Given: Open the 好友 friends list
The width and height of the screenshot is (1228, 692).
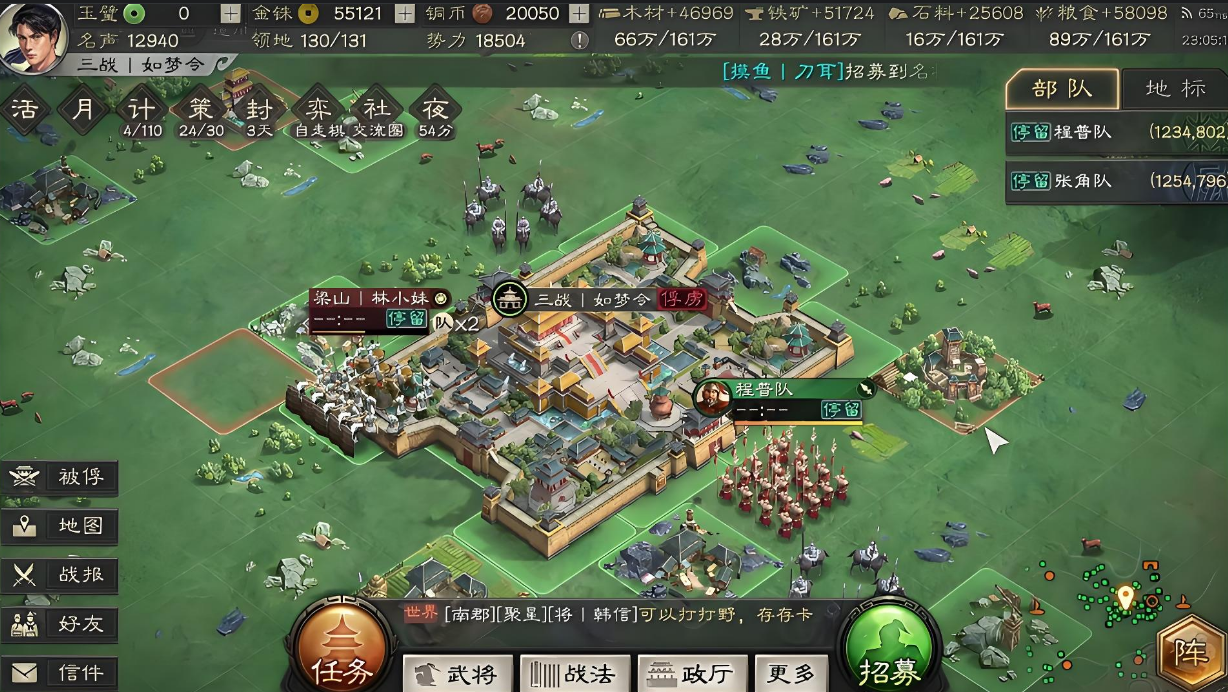Looking at the screenshot, I should pos(60,624).
